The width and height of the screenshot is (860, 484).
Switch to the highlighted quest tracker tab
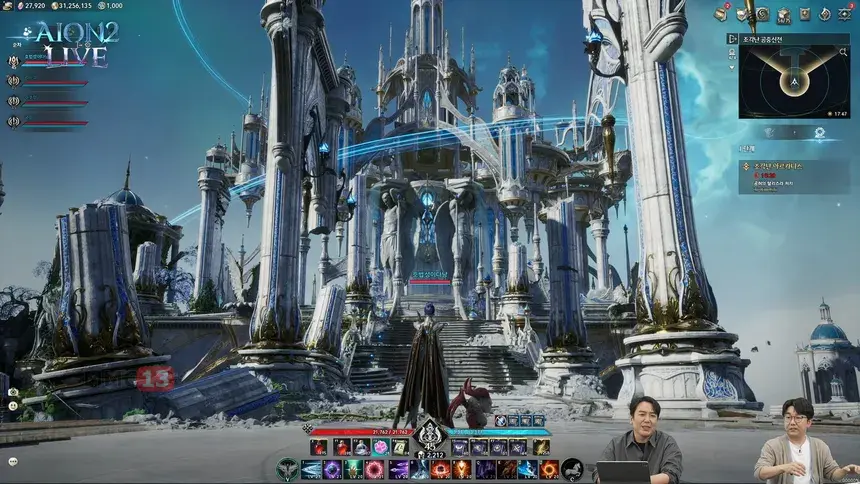click(x=818, y=132)
